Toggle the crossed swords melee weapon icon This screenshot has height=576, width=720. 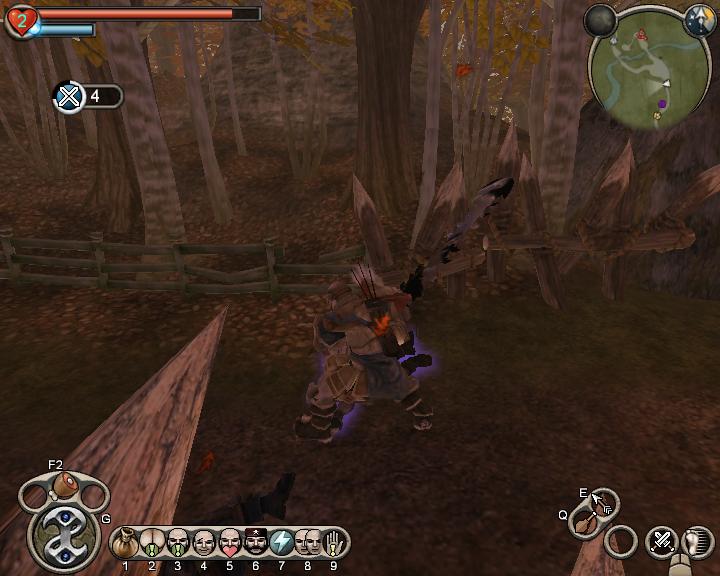[661, 542]
